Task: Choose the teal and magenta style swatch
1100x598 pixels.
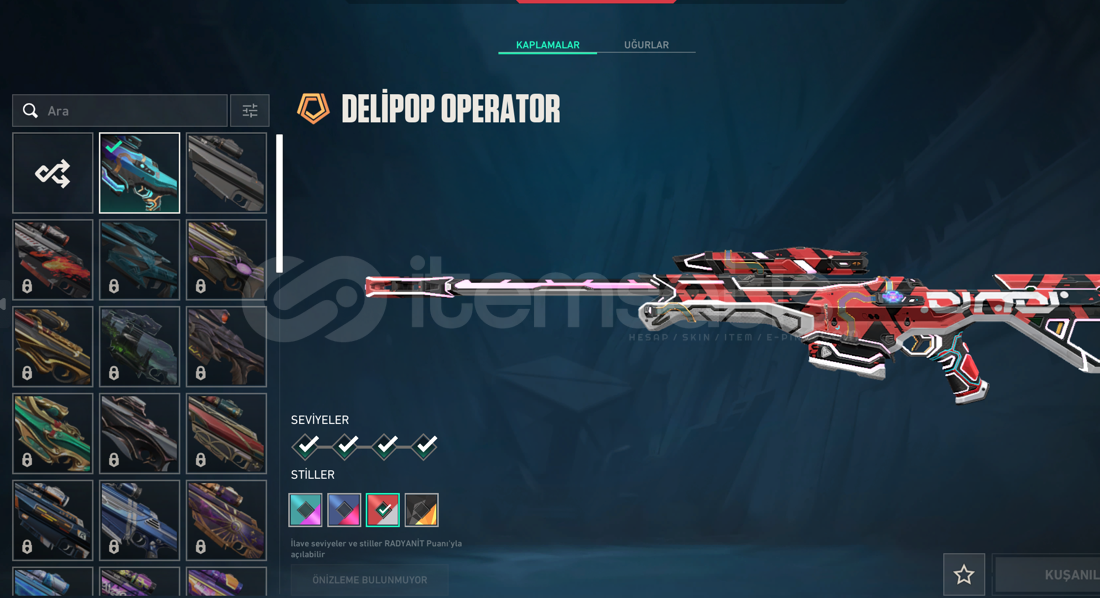Action: point(305,510)
